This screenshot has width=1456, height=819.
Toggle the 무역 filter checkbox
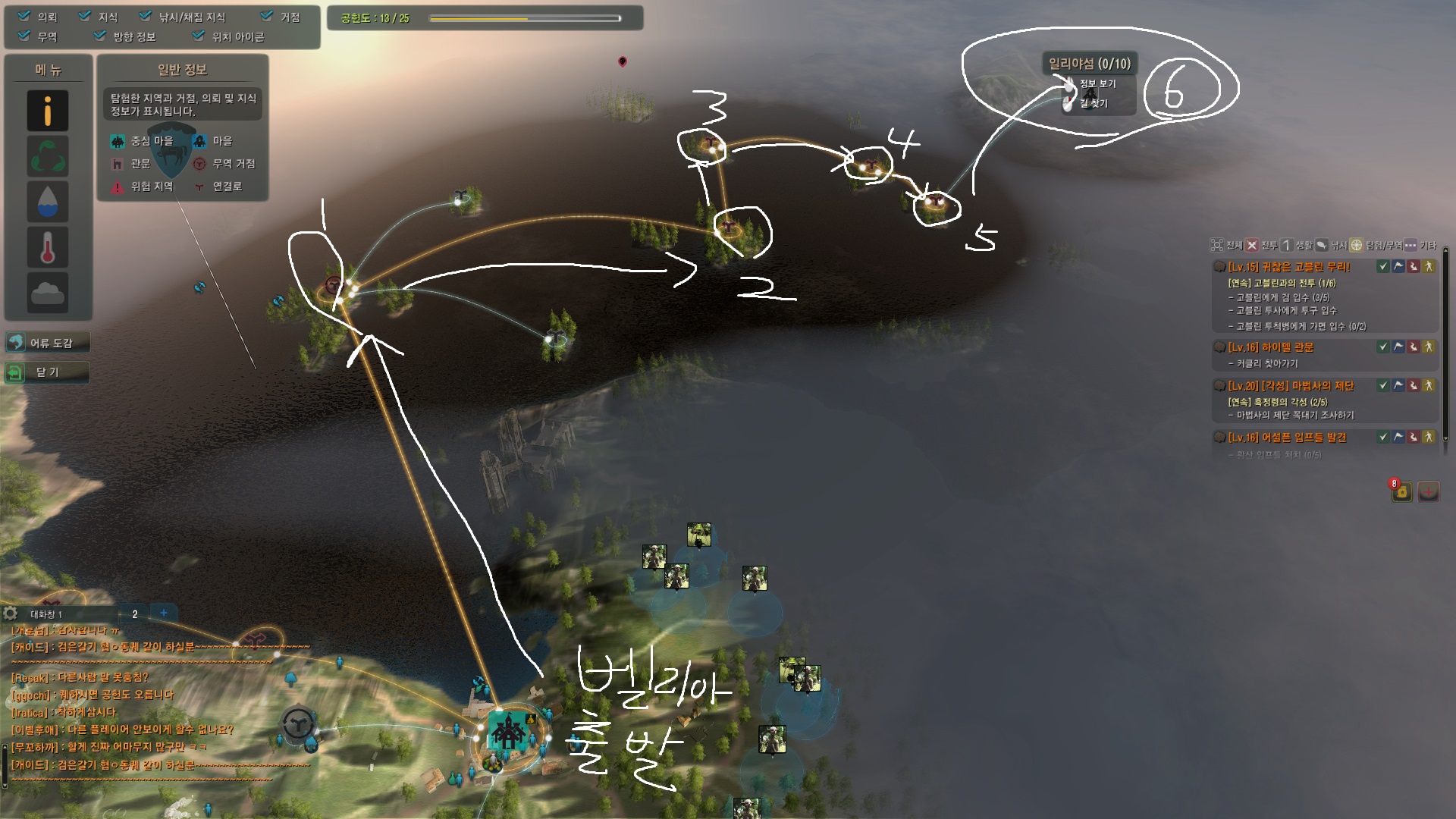[24, 36]
